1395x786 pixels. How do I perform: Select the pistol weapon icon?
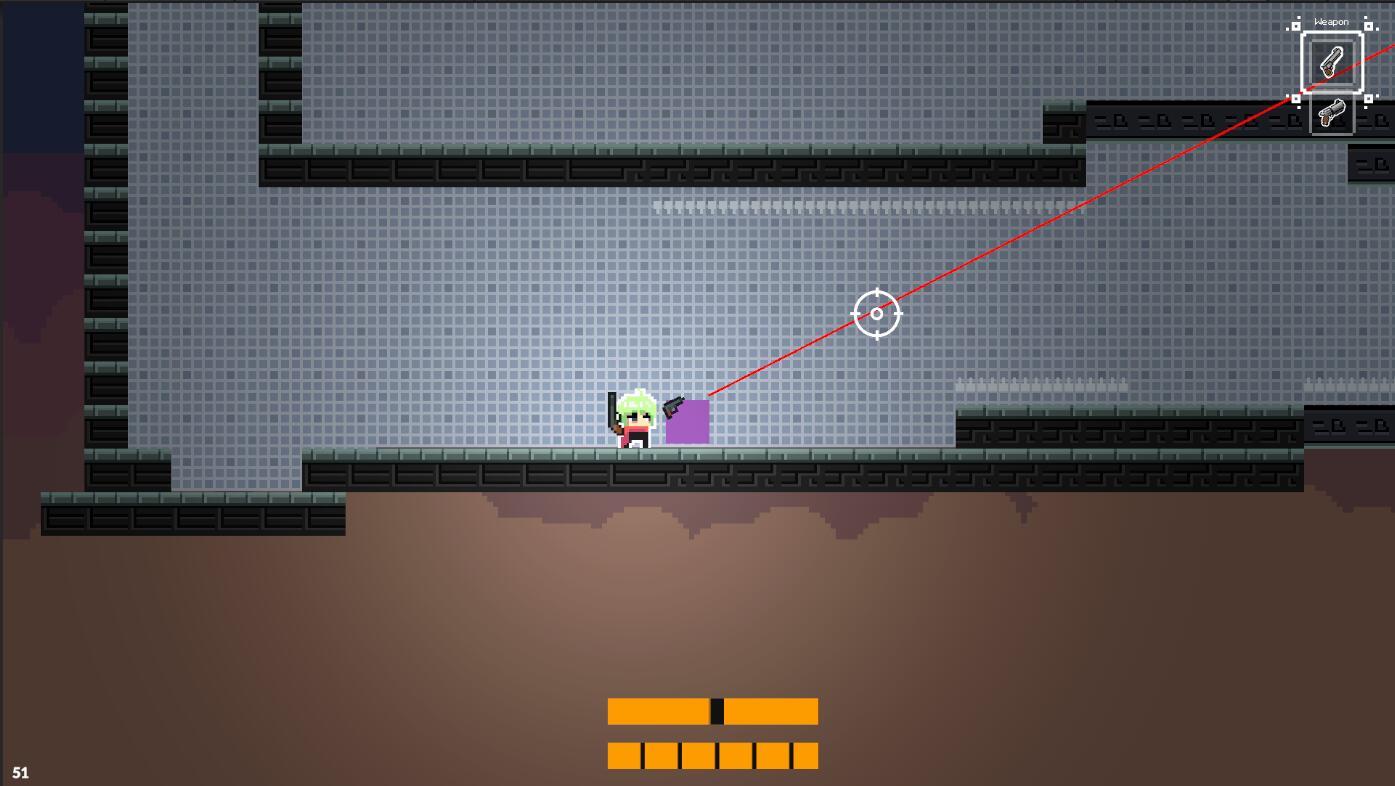click(1331, 59)
